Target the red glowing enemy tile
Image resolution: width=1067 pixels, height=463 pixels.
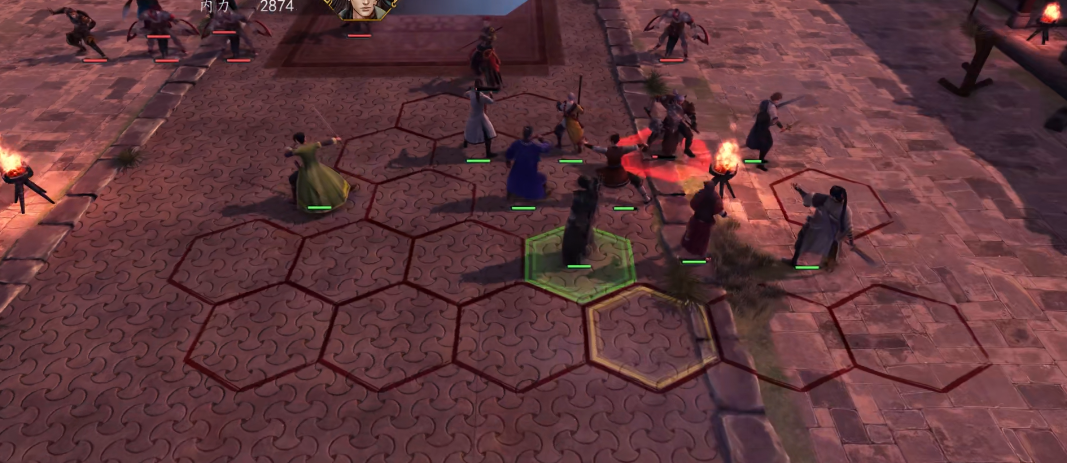click(666, 160)
